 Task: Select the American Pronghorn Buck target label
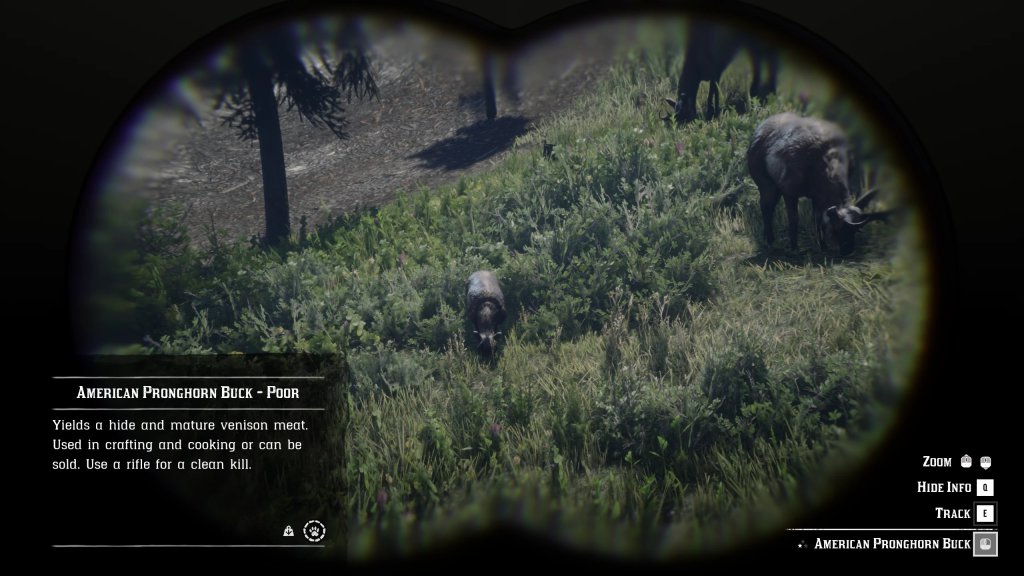tap(892, 544)
